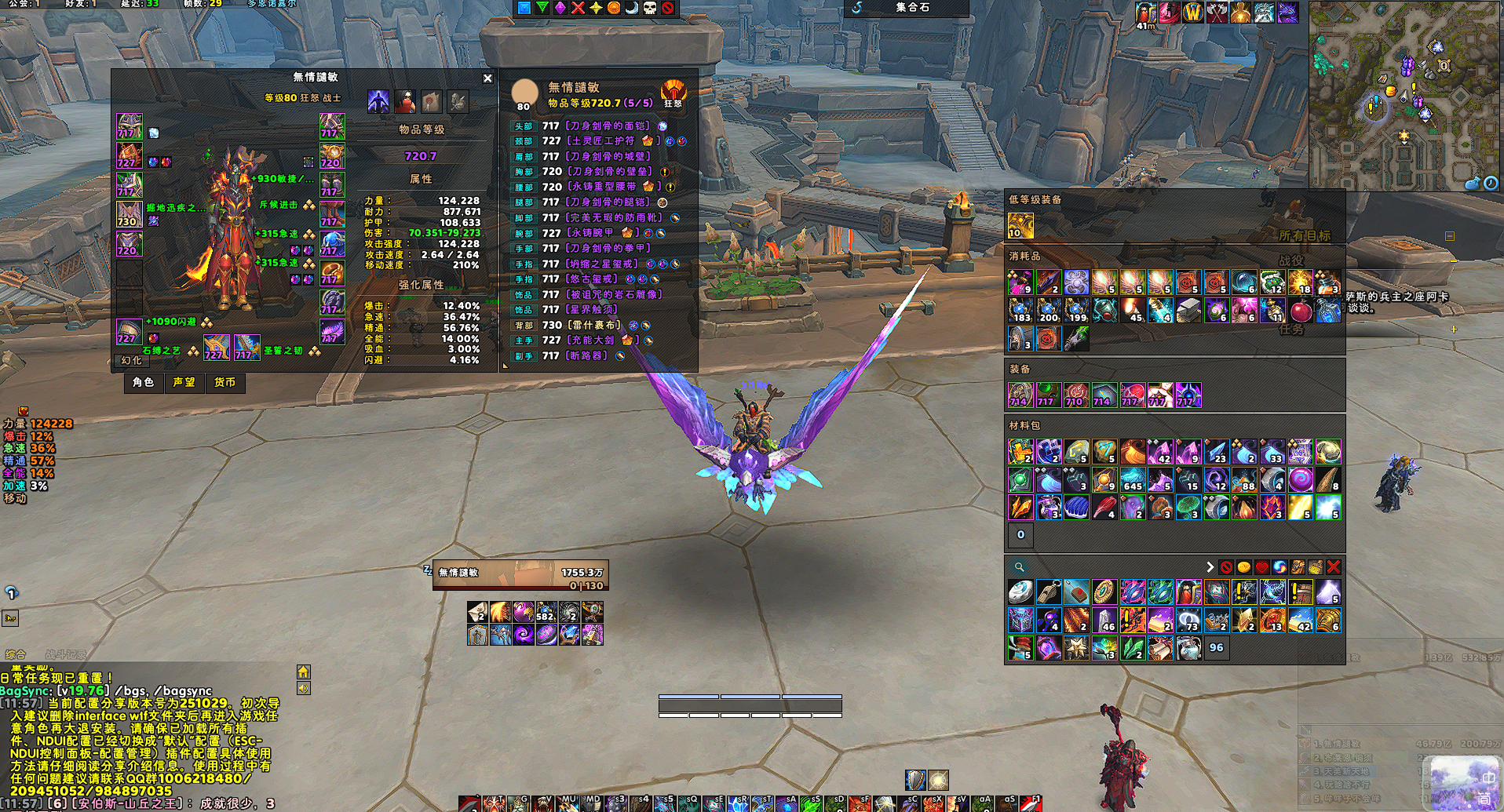Screen dimensions: 1504x812
Task: Select the 角色 character tab
Action: tap(143, 382)
